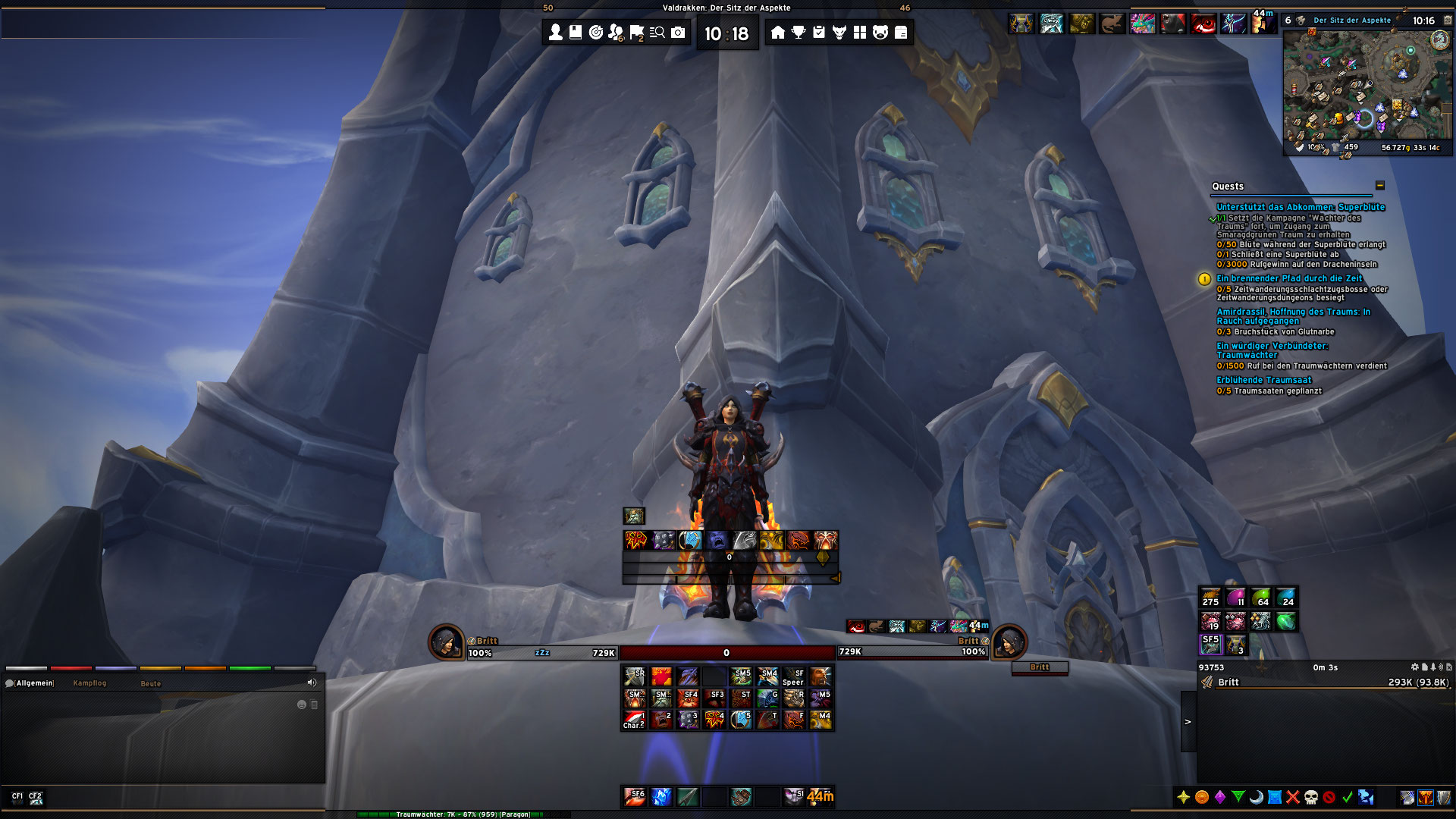1456x819 pixels.
Task: Trigger the blue ice crystal ability icon
Action: coord(661,796)
